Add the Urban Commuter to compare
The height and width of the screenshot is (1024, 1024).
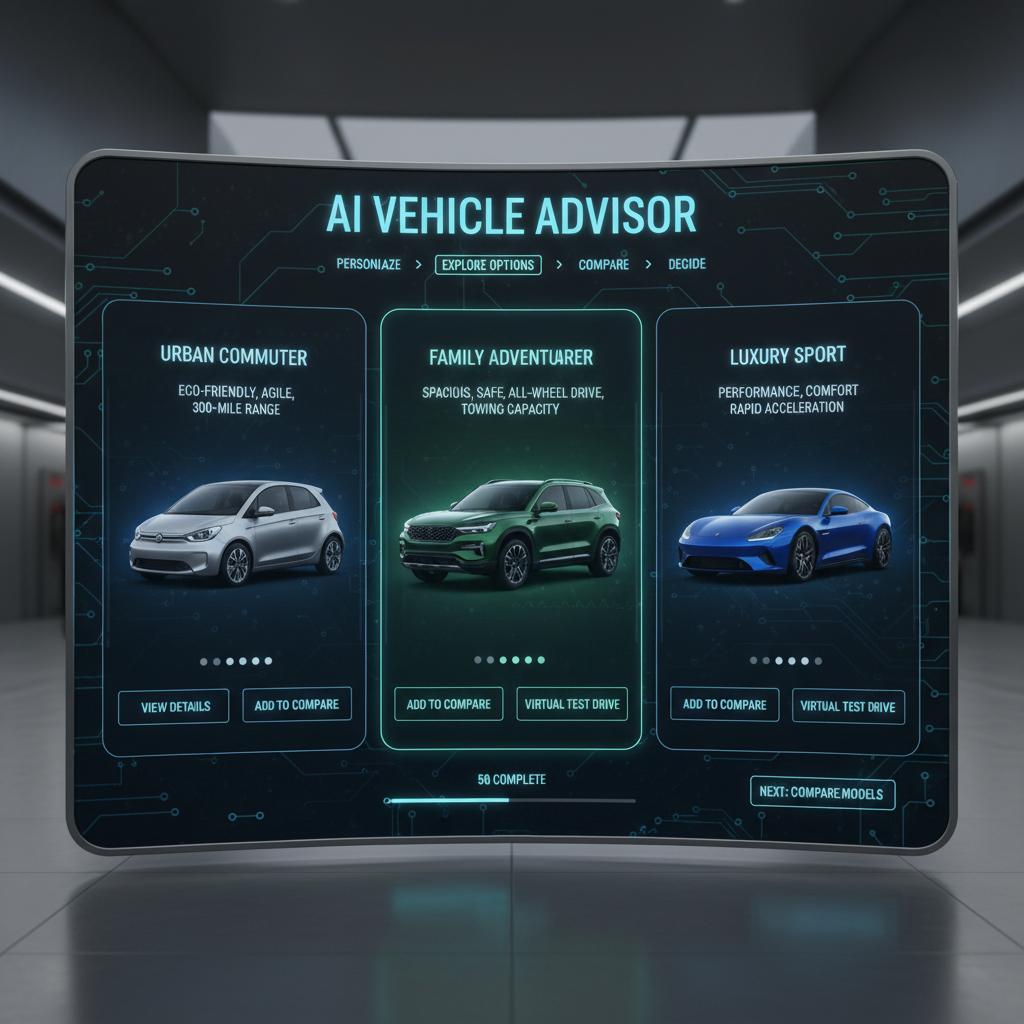297,705
